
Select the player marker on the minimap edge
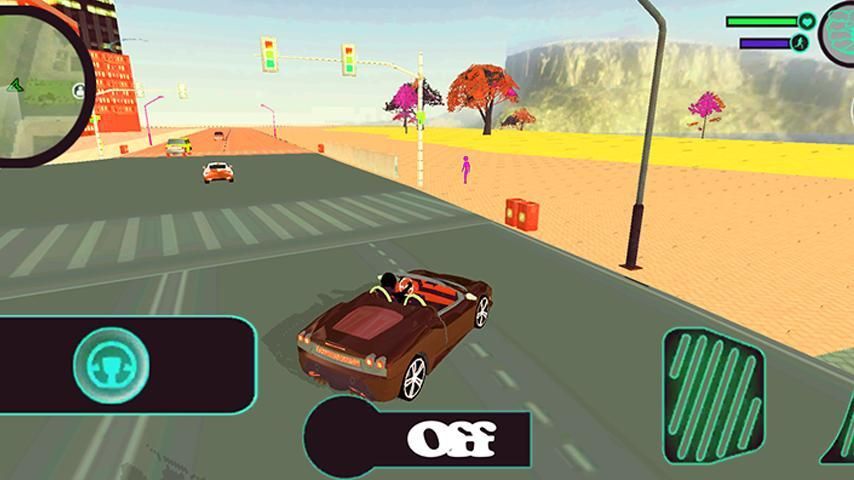click(x=78, y=91)
